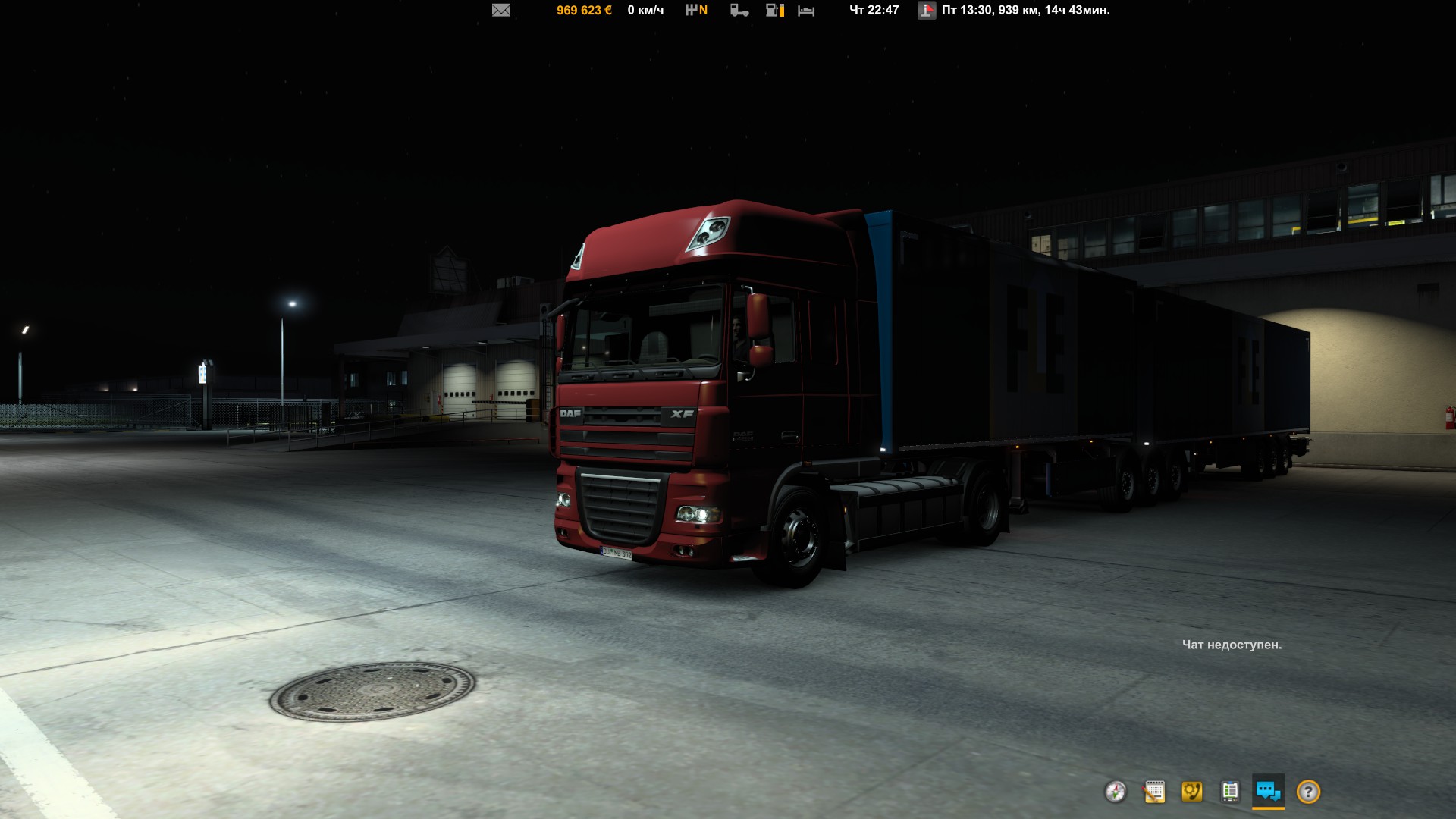Screen dimensions: 1456x819
Task: Open the calendar notepad with pencil
Action: coord(1154,792)
